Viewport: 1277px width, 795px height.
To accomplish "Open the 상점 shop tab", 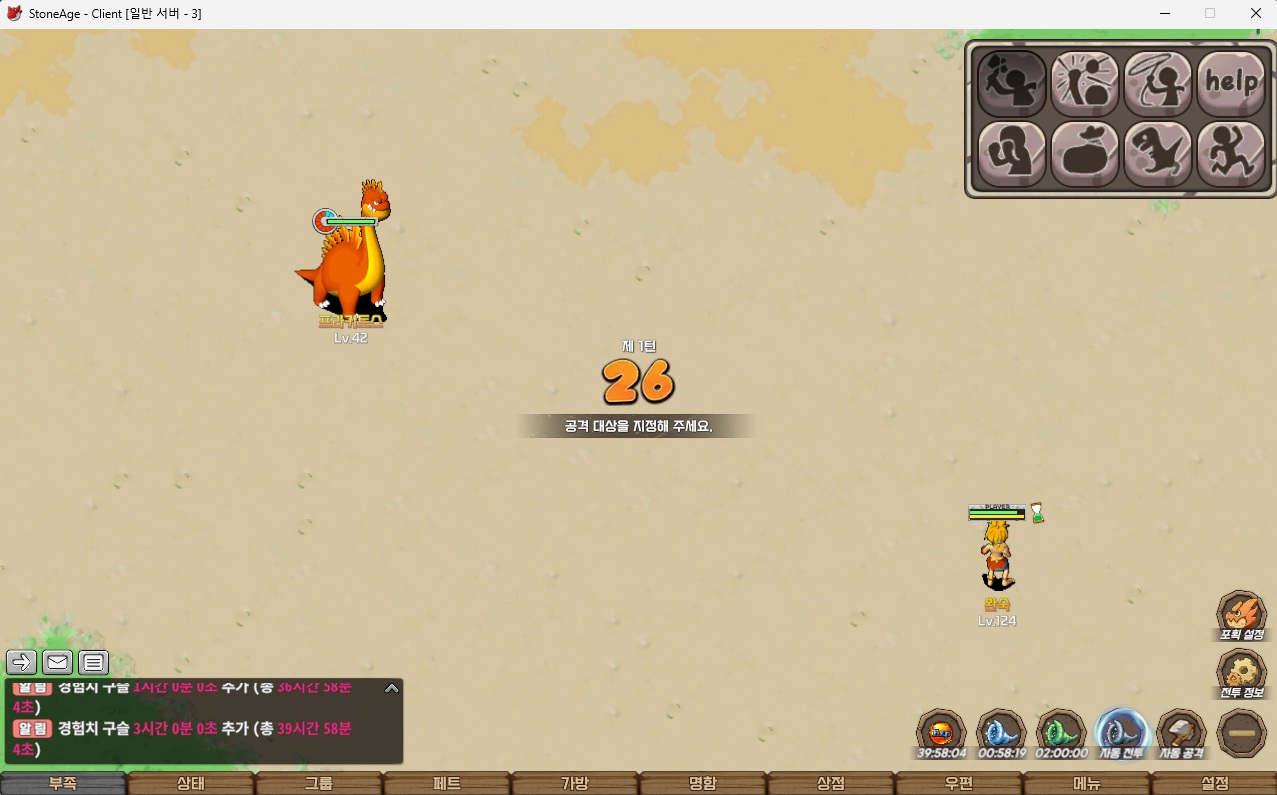I will (x=830, y=783).
